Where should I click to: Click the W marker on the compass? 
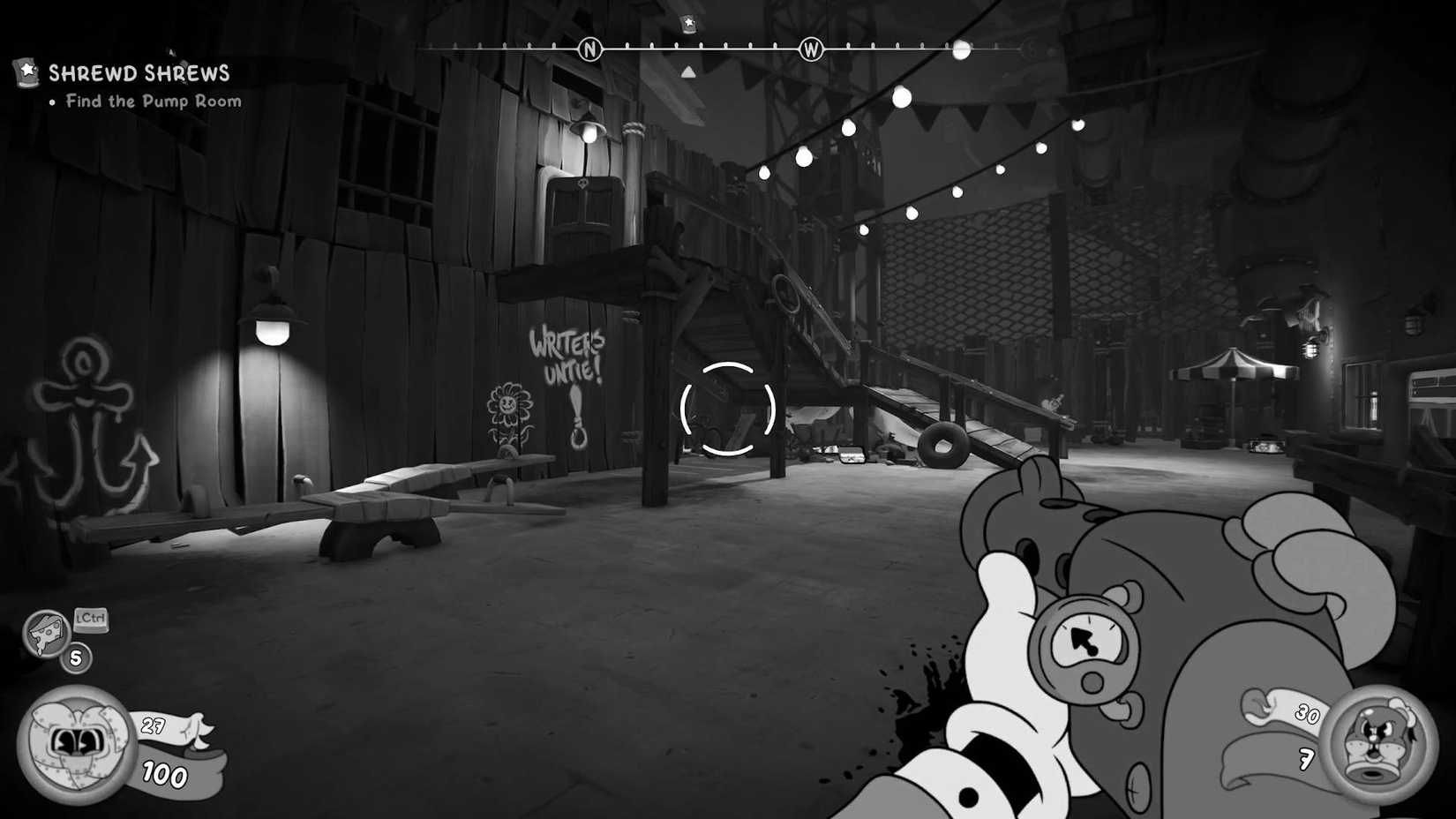[811, 50]
